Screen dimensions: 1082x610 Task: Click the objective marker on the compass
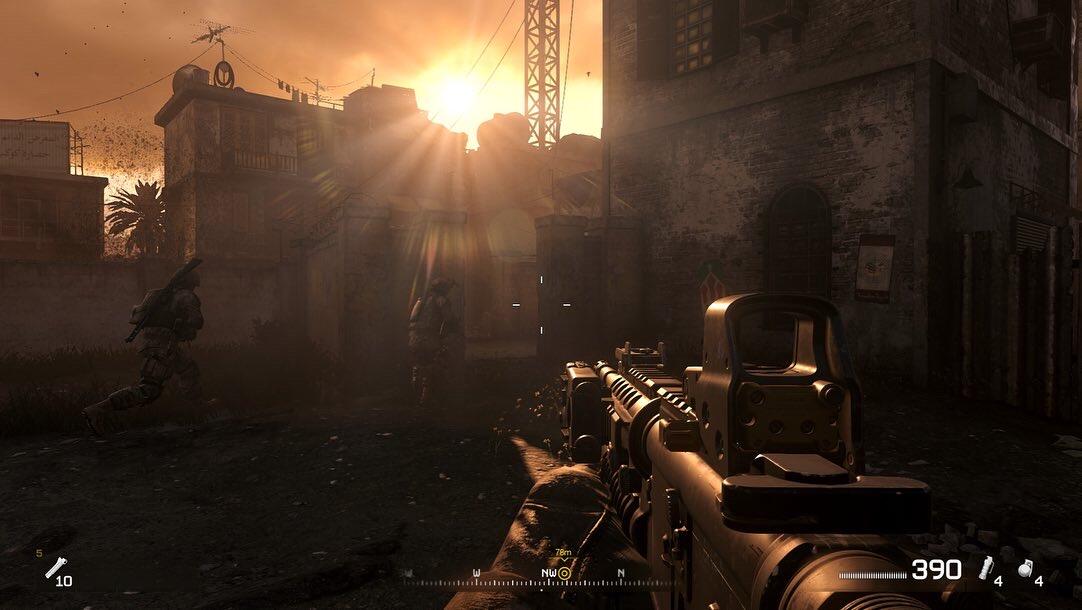(565, 572)
